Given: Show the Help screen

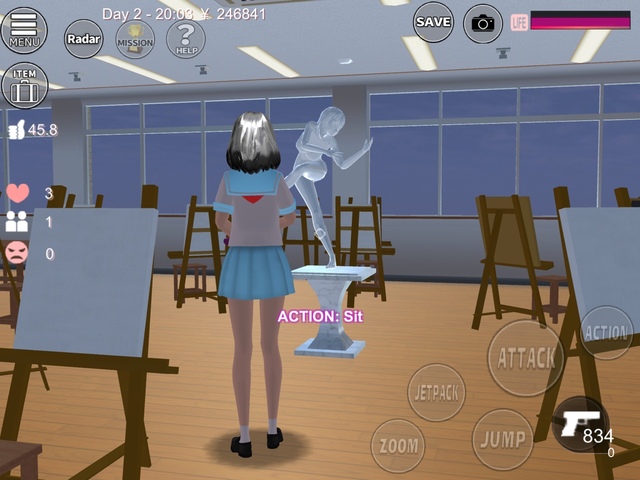Looking at the screenshot, I should tap(185, 39).
